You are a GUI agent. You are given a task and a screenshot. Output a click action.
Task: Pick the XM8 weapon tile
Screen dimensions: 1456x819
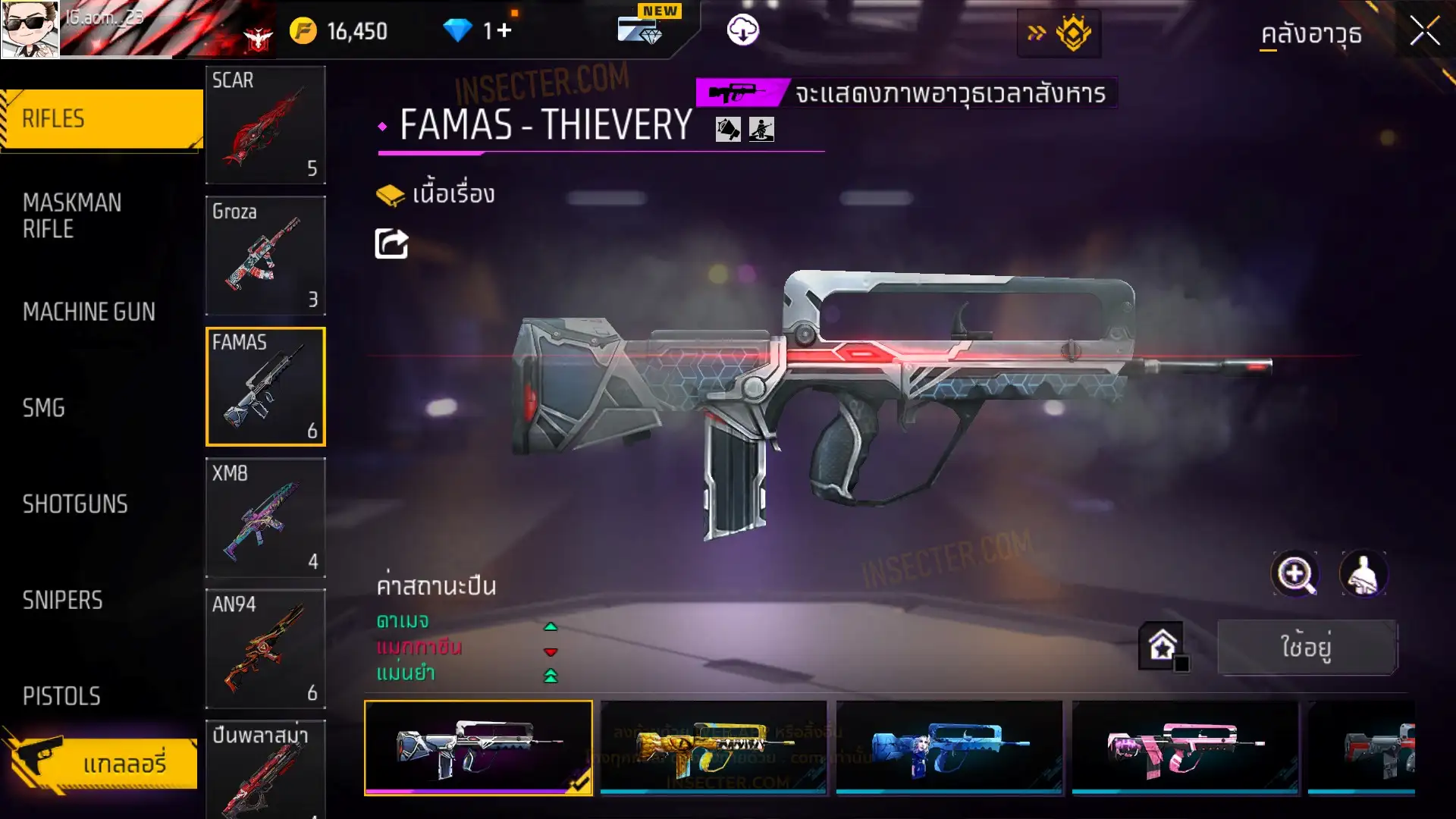[265, 518]
